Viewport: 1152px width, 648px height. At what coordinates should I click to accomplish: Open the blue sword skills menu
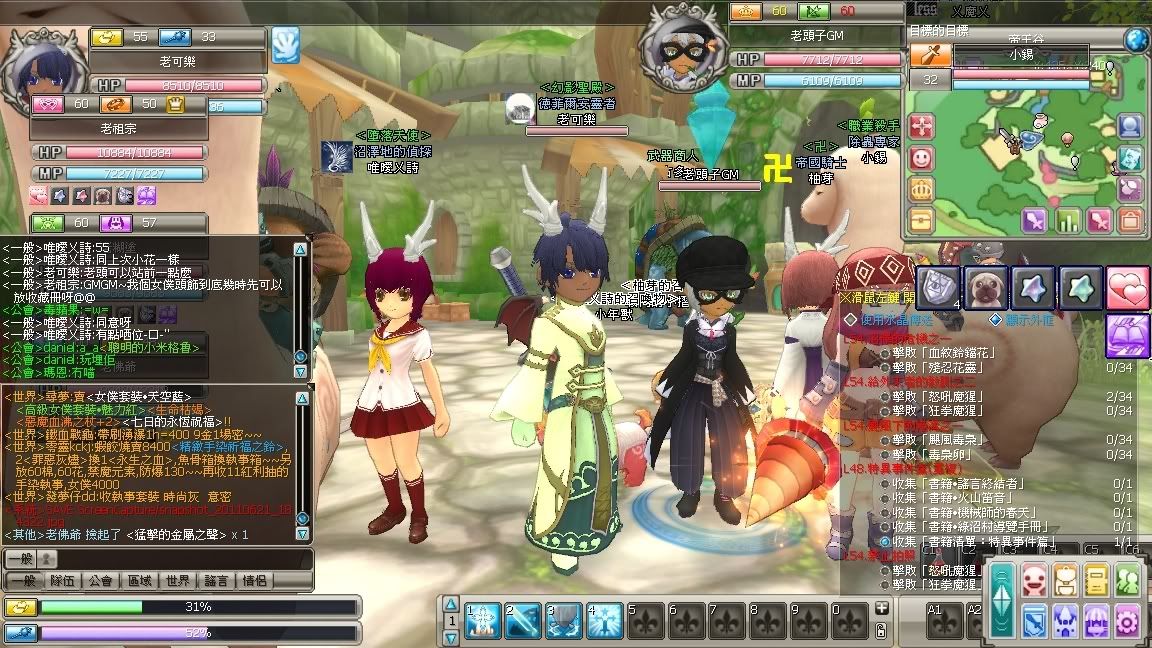pos(1034,620)
